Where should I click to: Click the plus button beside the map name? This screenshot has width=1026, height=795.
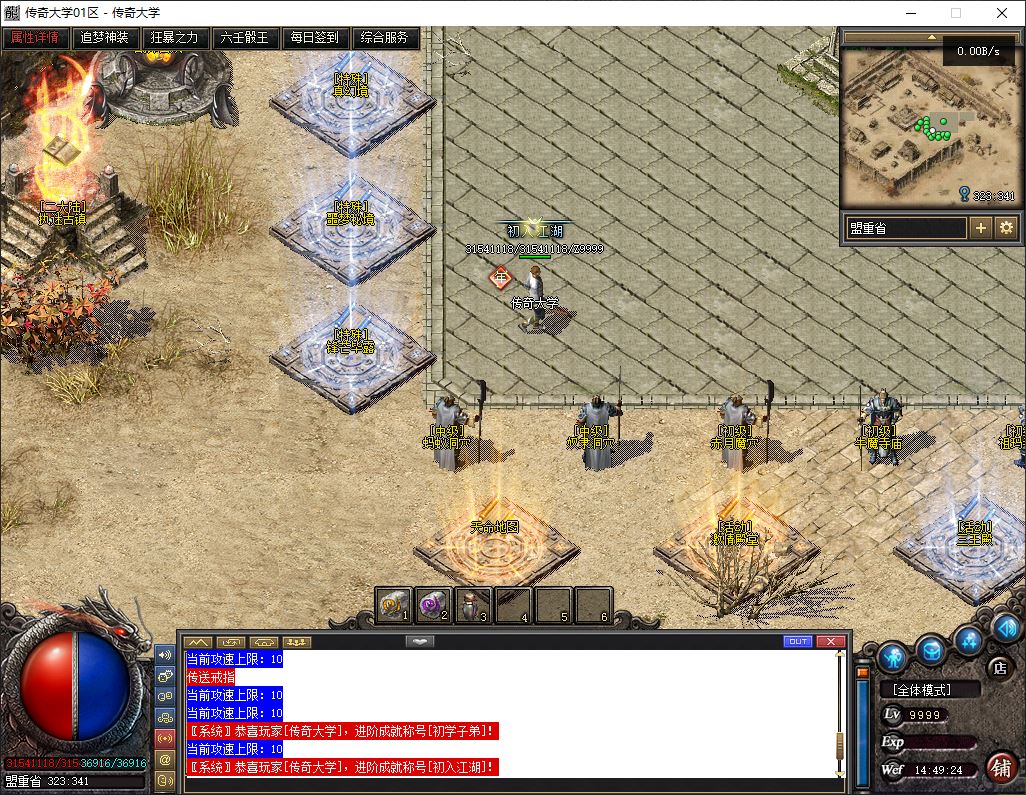(981, 228)
